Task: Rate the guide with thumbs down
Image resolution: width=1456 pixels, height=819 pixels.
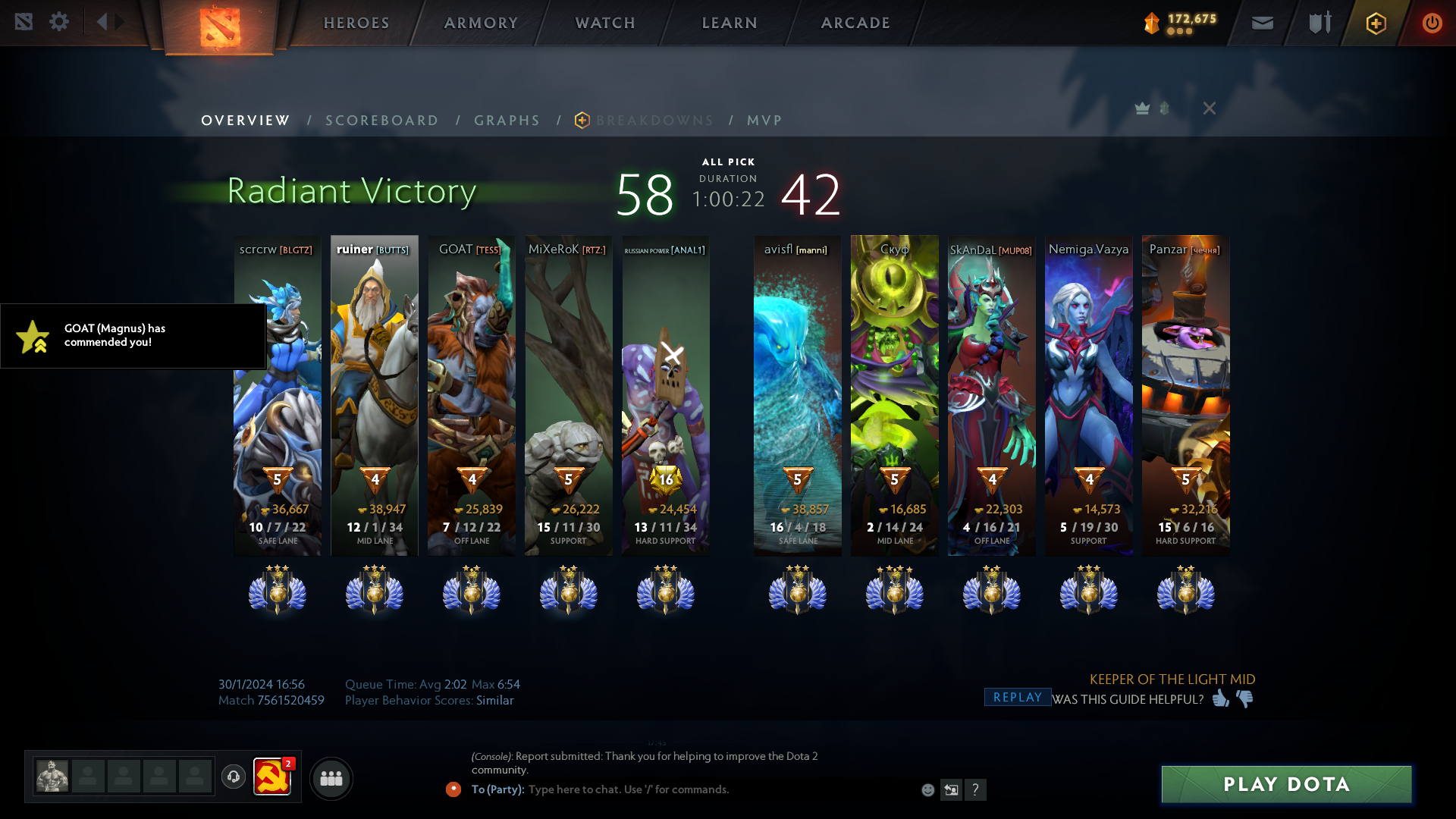Action: click(1245, 698)
